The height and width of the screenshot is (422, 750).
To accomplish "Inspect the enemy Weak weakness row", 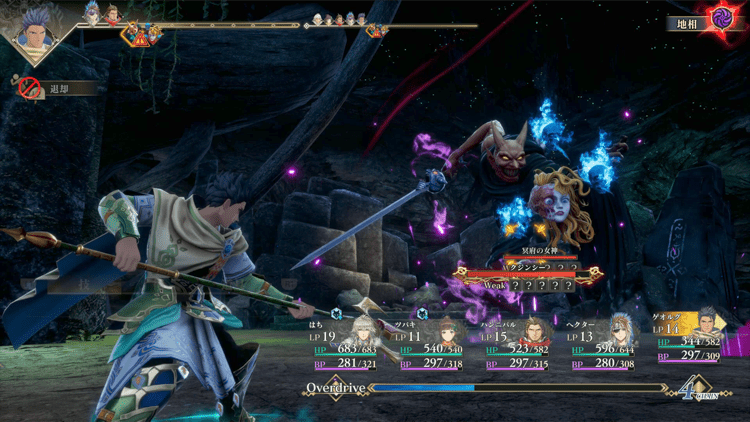I will 528,285.
